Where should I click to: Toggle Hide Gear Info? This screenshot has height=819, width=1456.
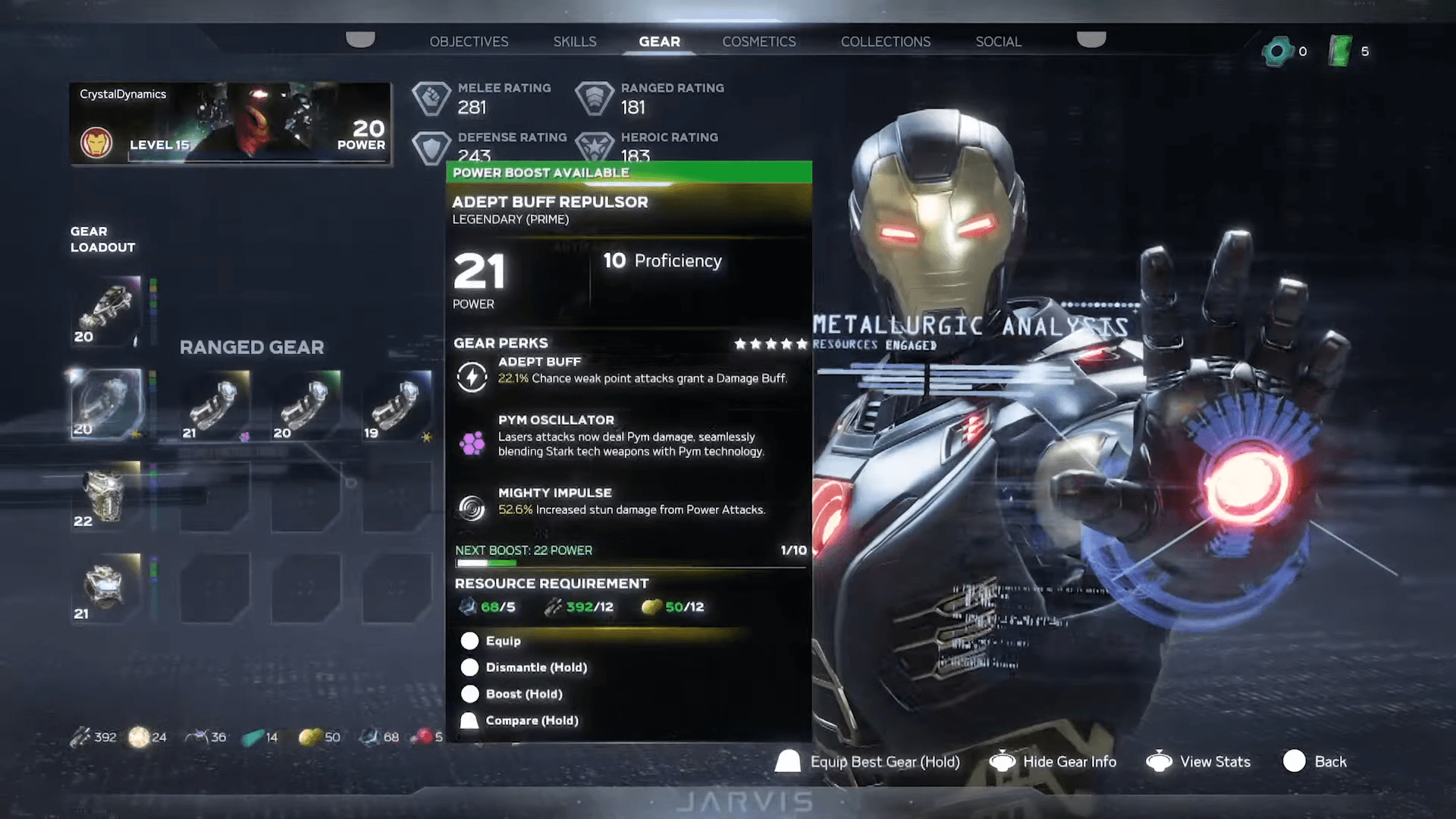coord(1068,761)
